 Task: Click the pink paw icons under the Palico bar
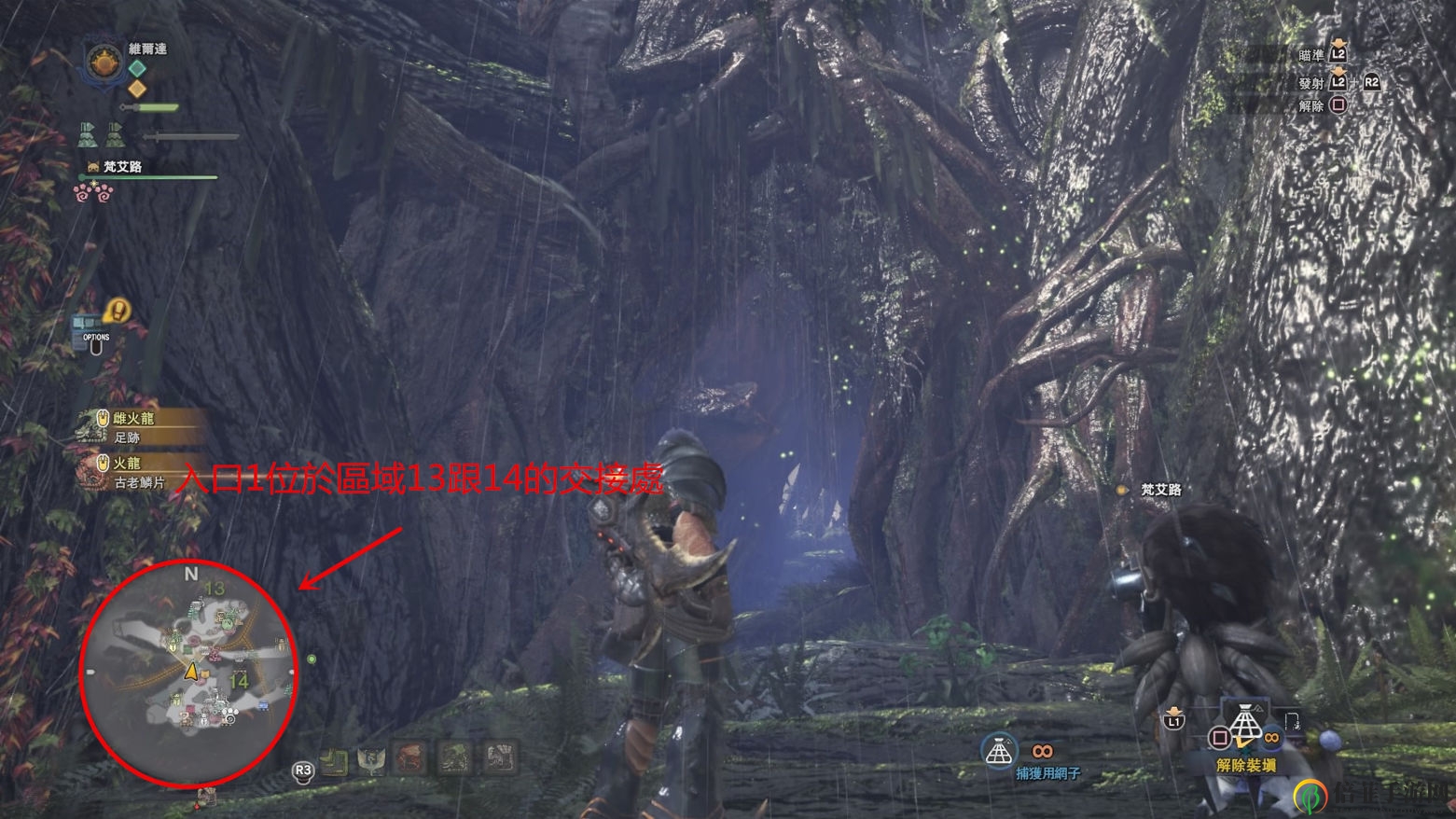pyautogui.click(x=93, y=193)
